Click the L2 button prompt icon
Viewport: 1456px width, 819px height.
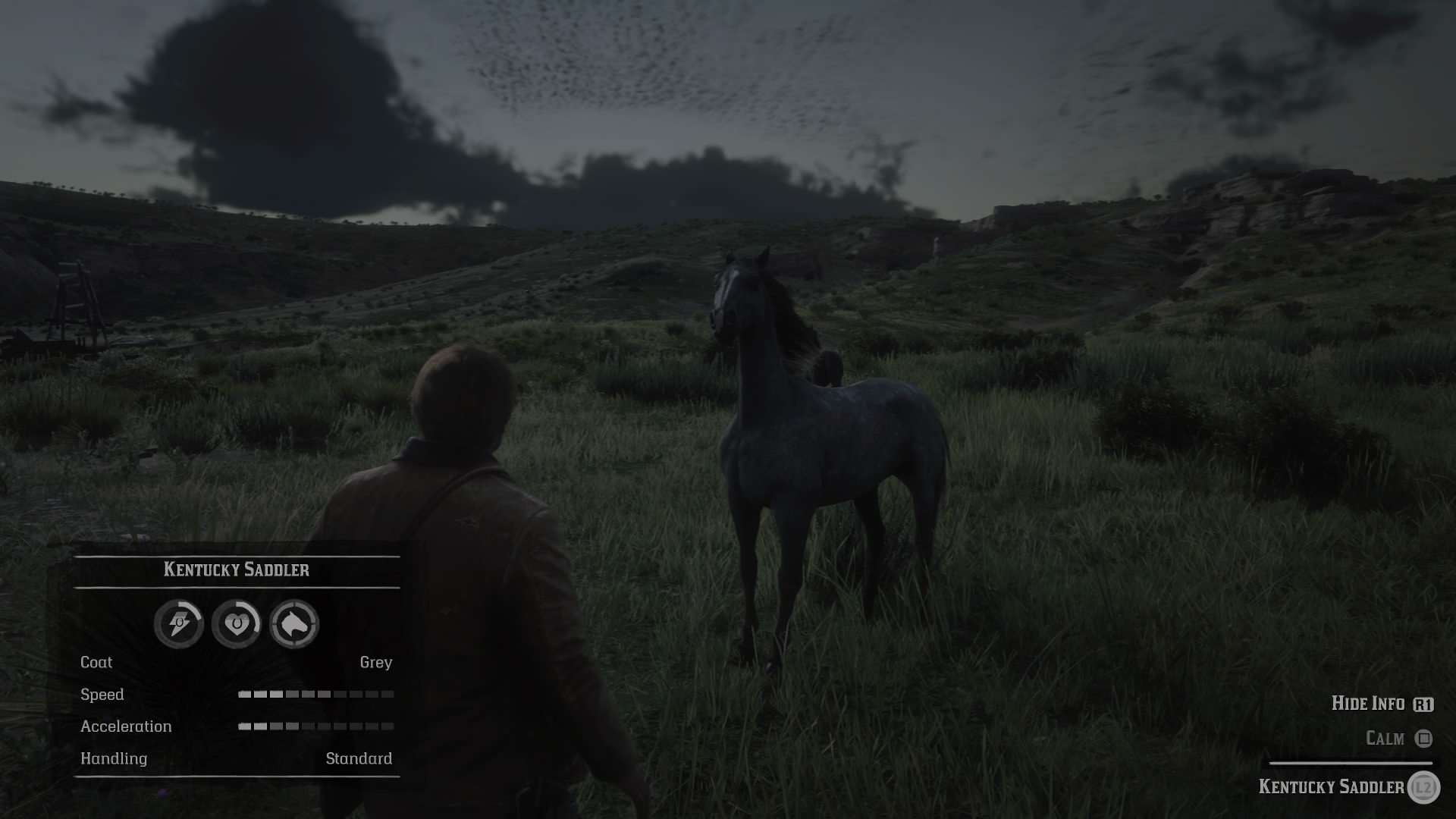tap(1426, 787)
